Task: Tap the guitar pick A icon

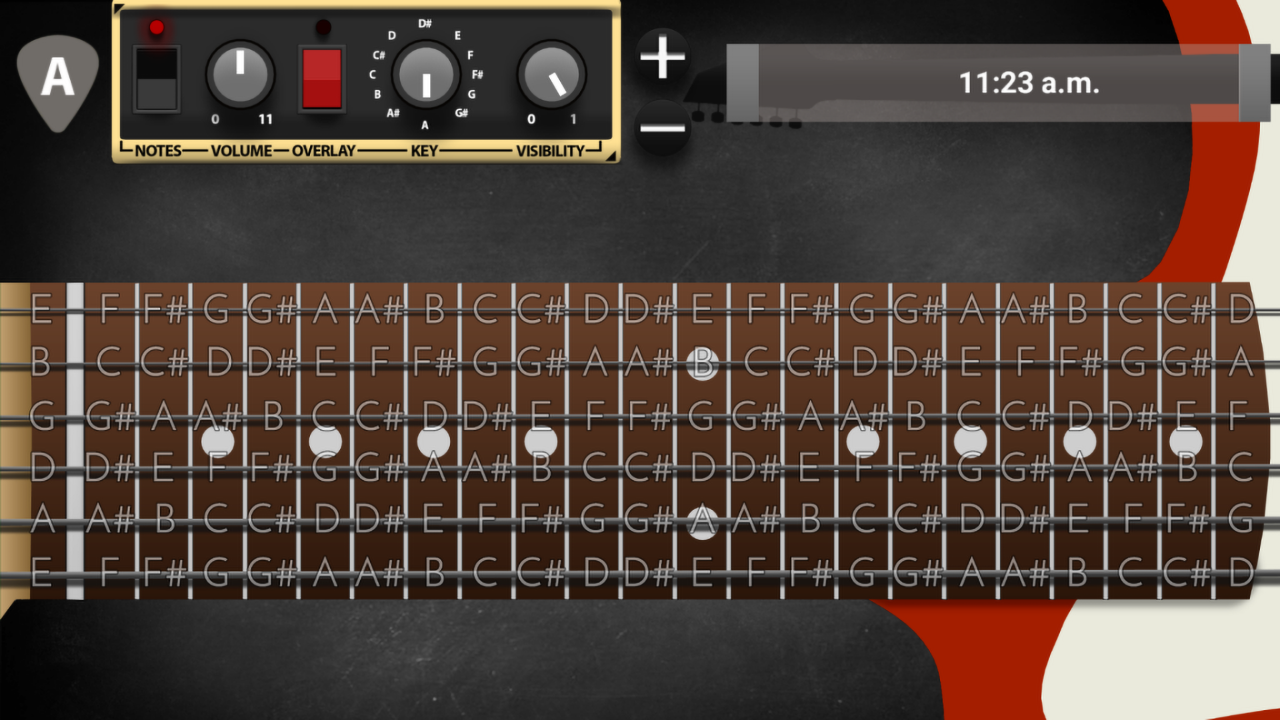Action: 58,80
